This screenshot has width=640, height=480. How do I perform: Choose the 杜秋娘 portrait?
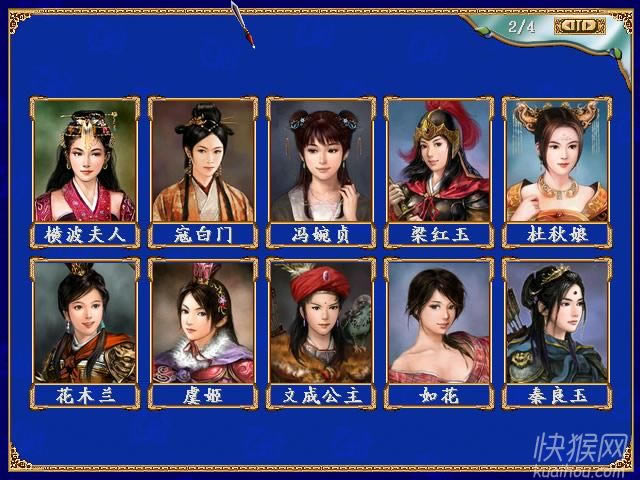click(556, 161)
